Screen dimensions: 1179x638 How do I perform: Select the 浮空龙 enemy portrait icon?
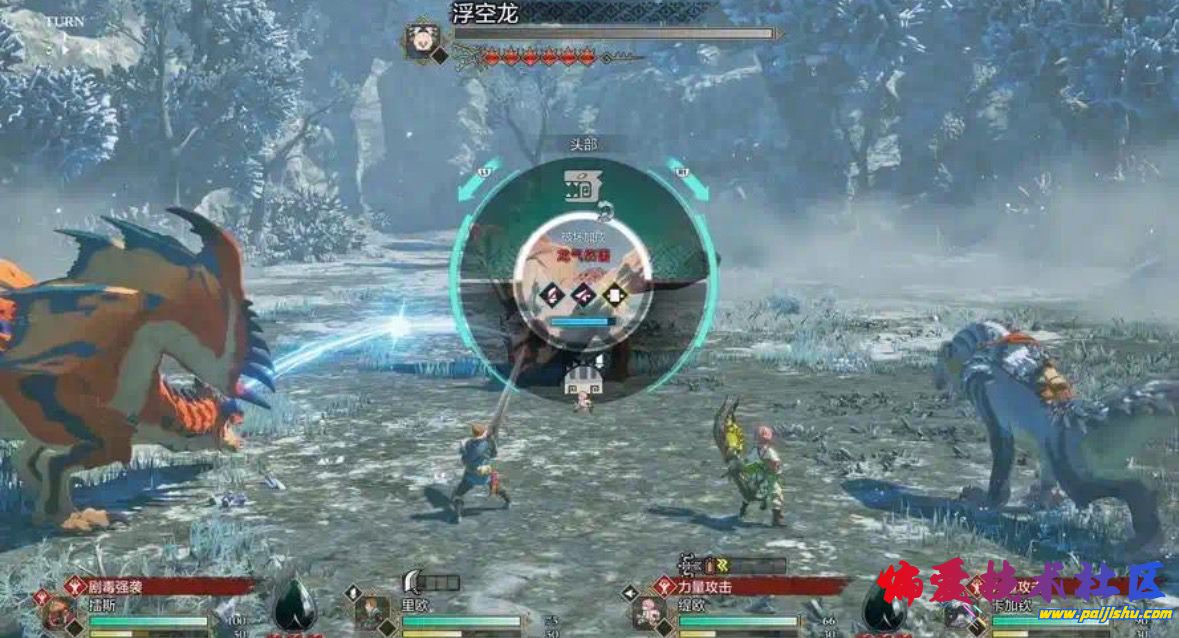pos(421,40)
